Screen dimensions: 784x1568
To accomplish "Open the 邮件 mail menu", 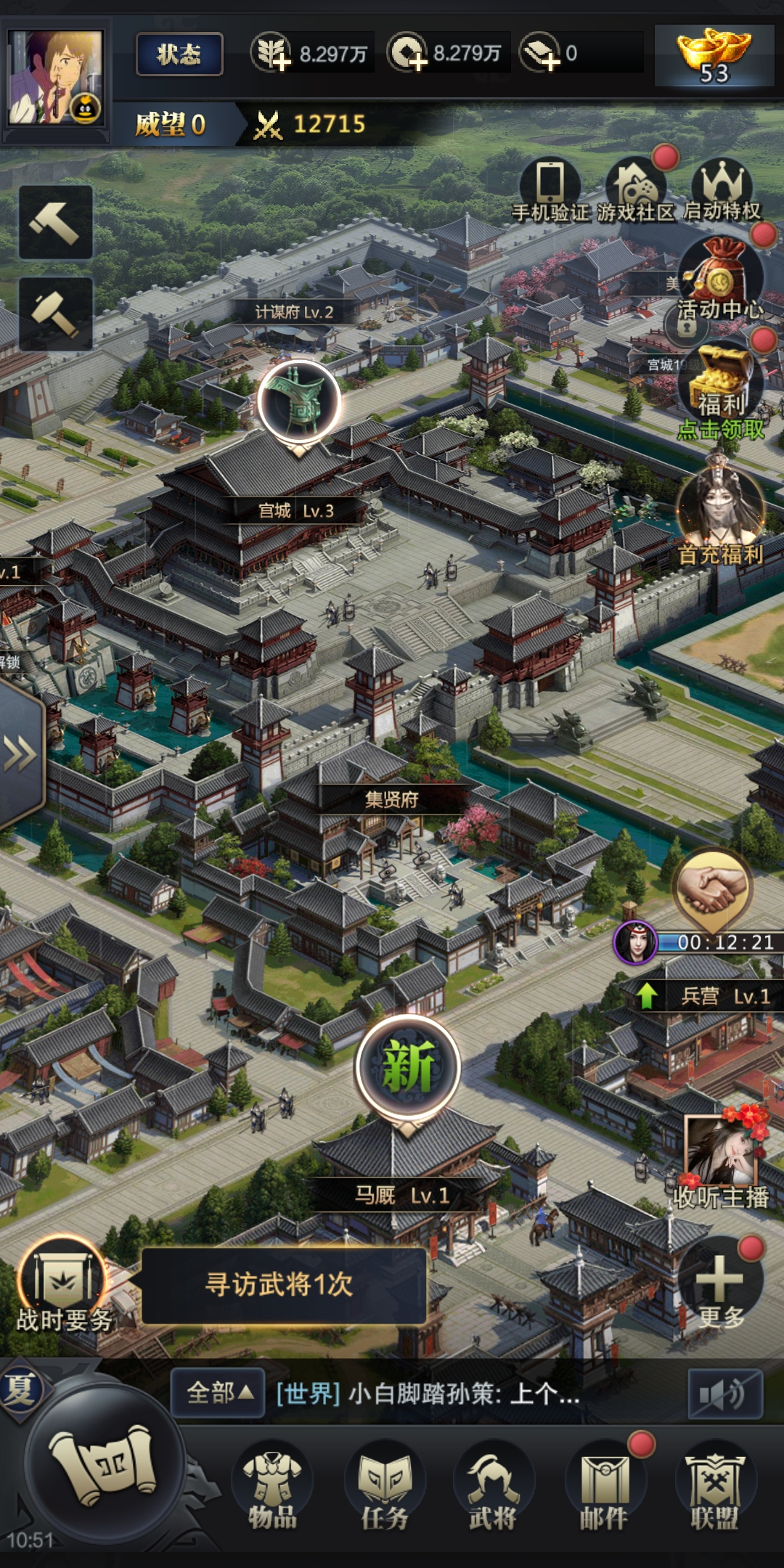I will click(x=604, y=1487).
